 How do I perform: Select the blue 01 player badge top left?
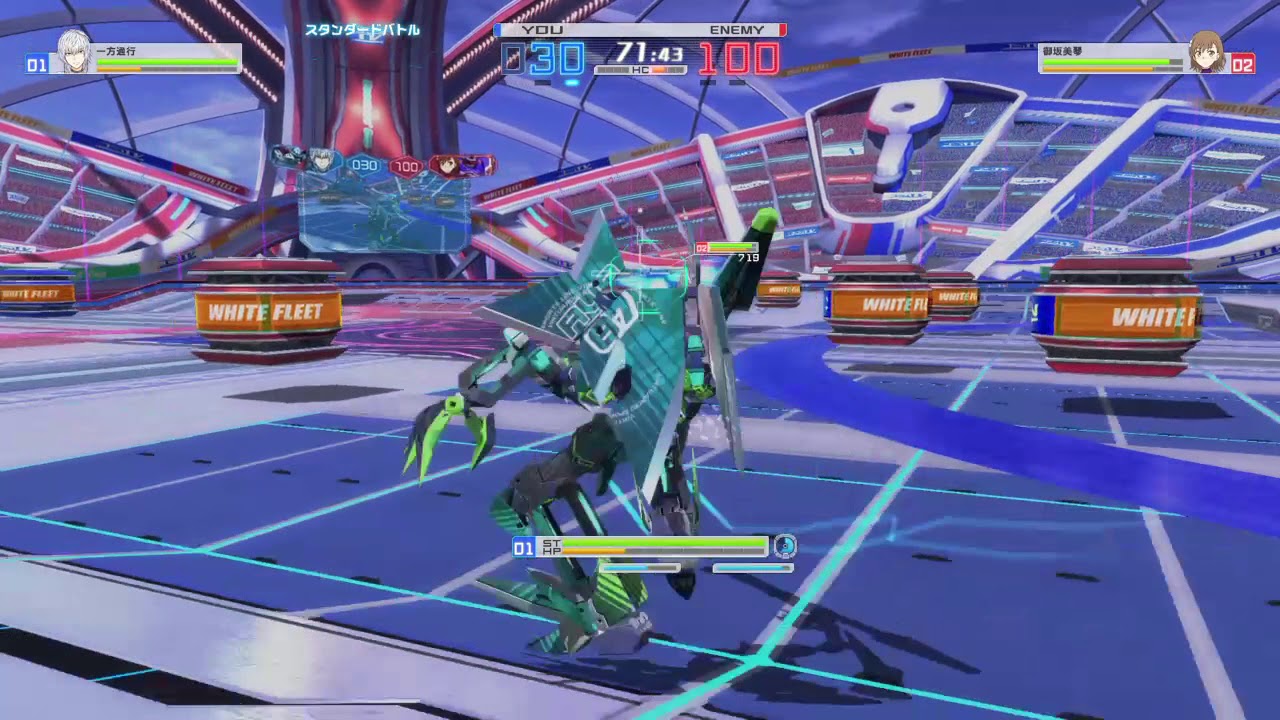[33, 64]
